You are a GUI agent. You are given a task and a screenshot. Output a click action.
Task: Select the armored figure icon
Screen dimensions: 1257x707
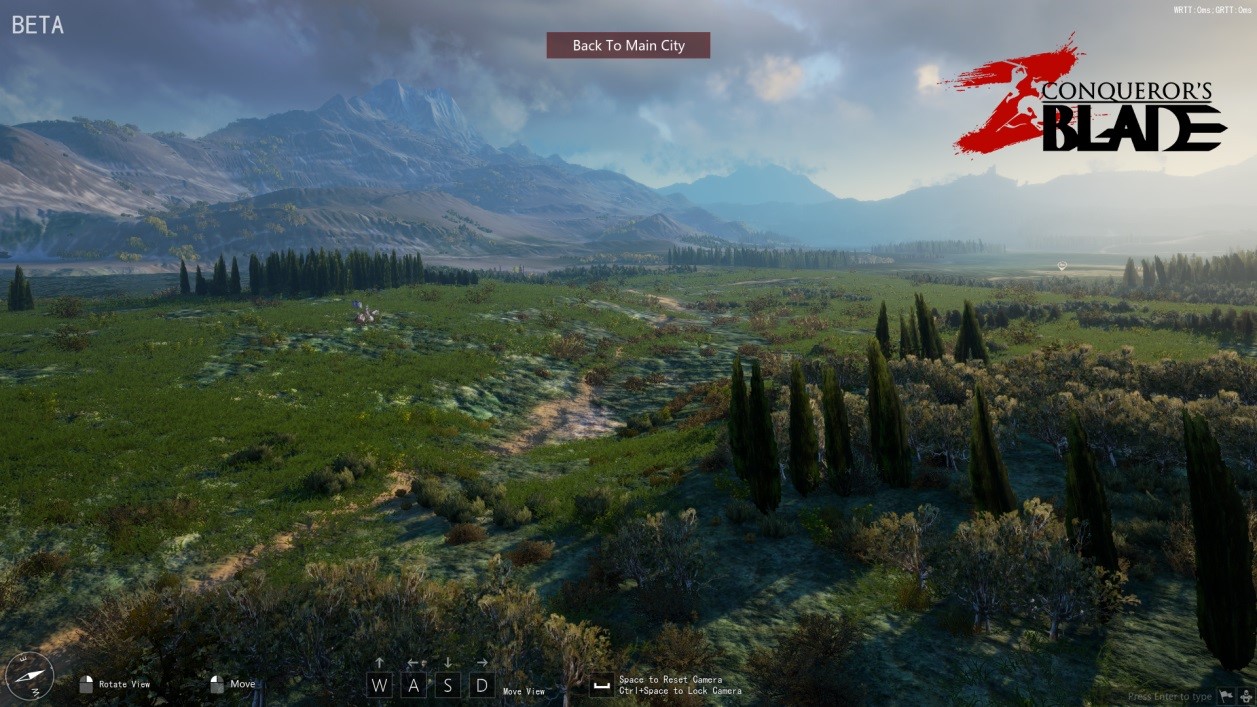[1246, 696]
